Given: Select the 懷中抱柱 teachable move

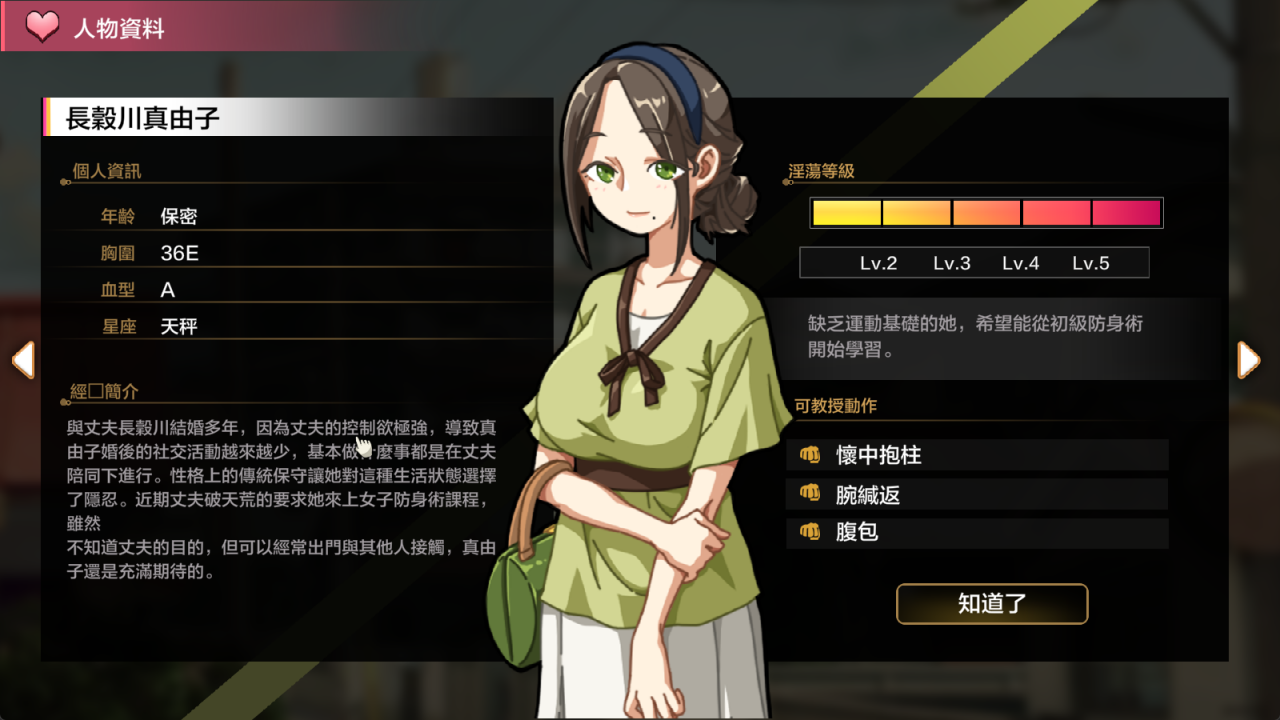Looking at the screenshot, I should tap(977, 455).
